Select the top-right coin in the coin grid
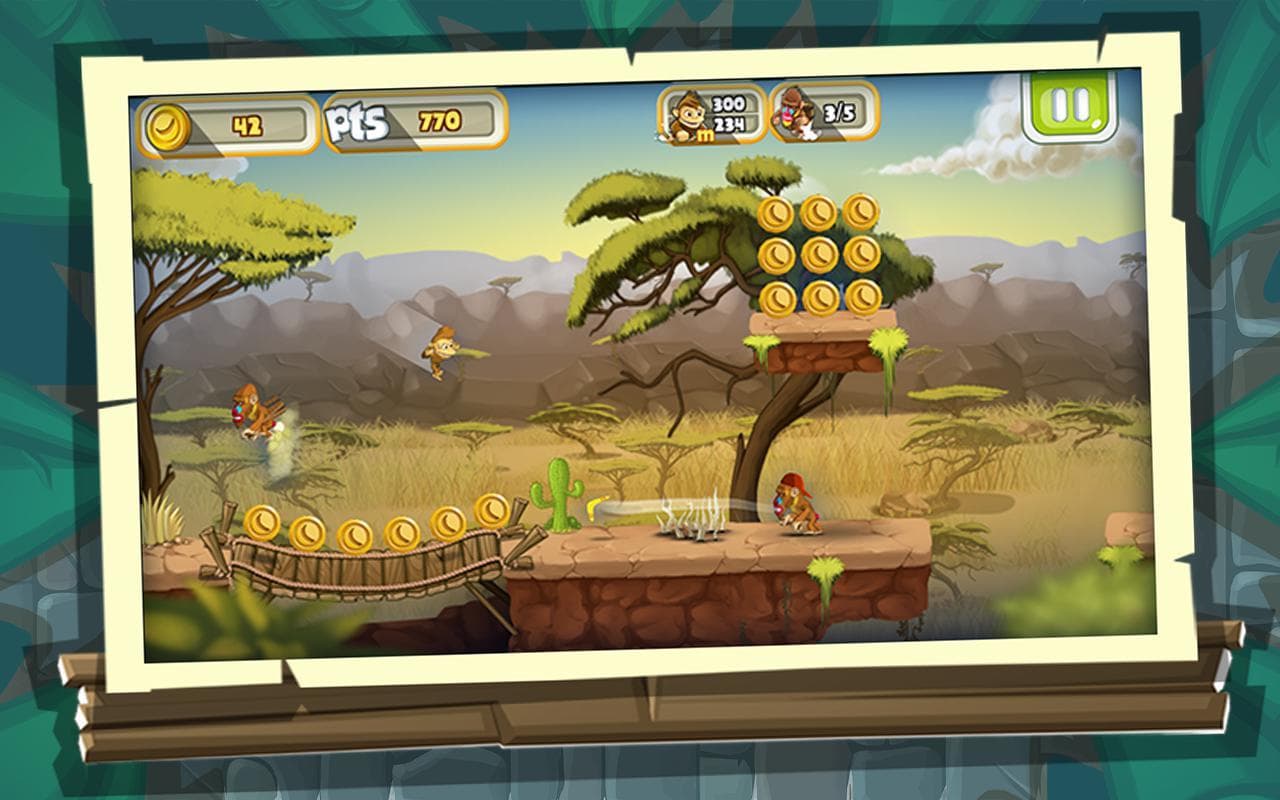Image resolution: width=1280 pixels, height=800 pixels. 862,210
